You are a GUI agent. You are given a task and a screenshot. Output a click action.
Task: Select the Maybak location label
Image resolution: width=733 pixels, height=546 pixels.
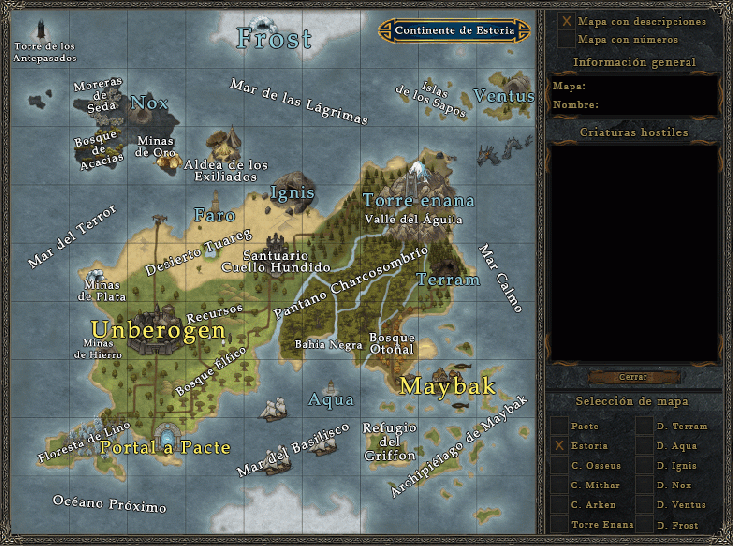pyautogui.click(x=448, y=386)
